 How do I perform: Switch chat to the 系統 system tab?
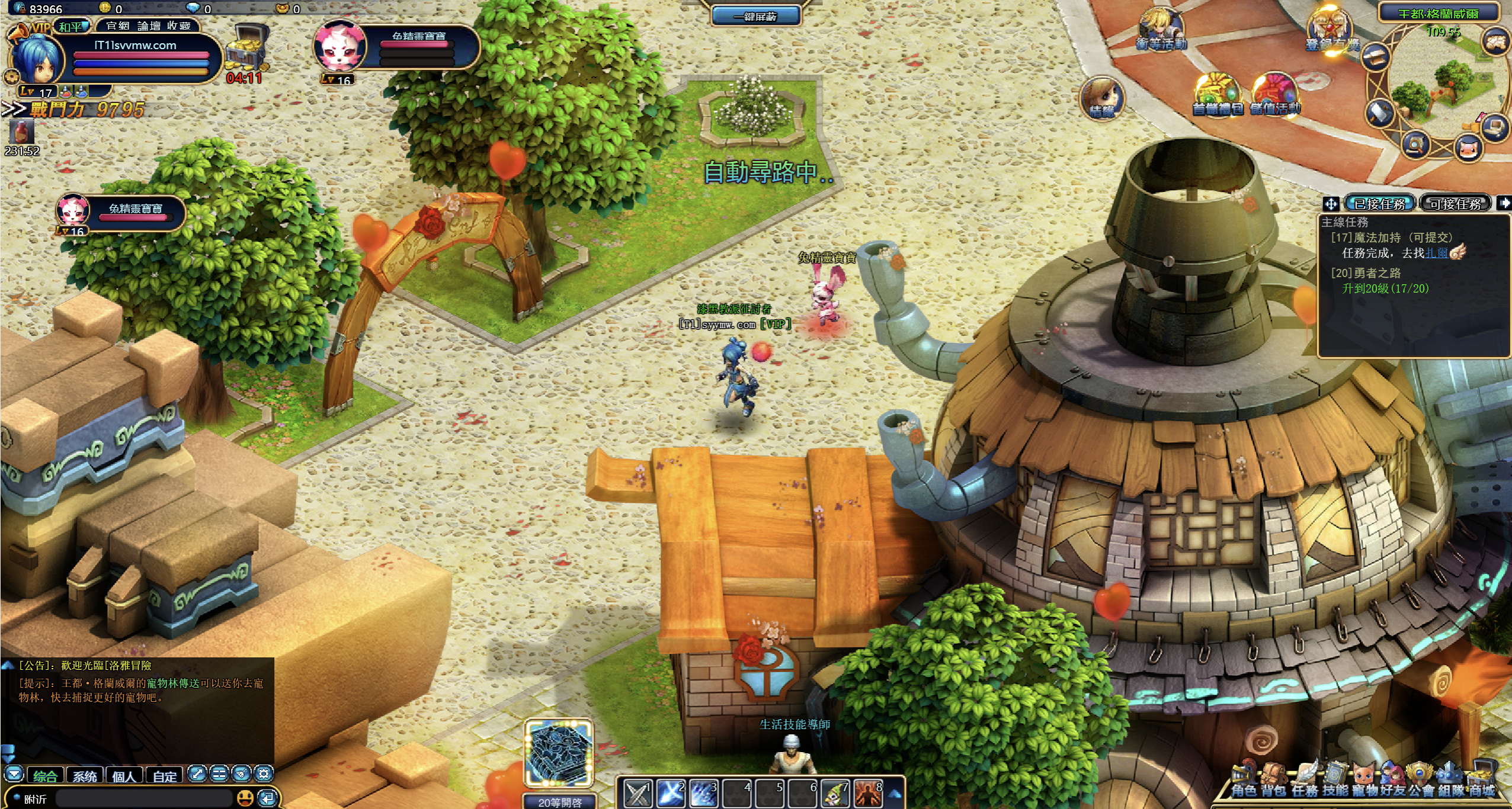click(x=85, y=776)
